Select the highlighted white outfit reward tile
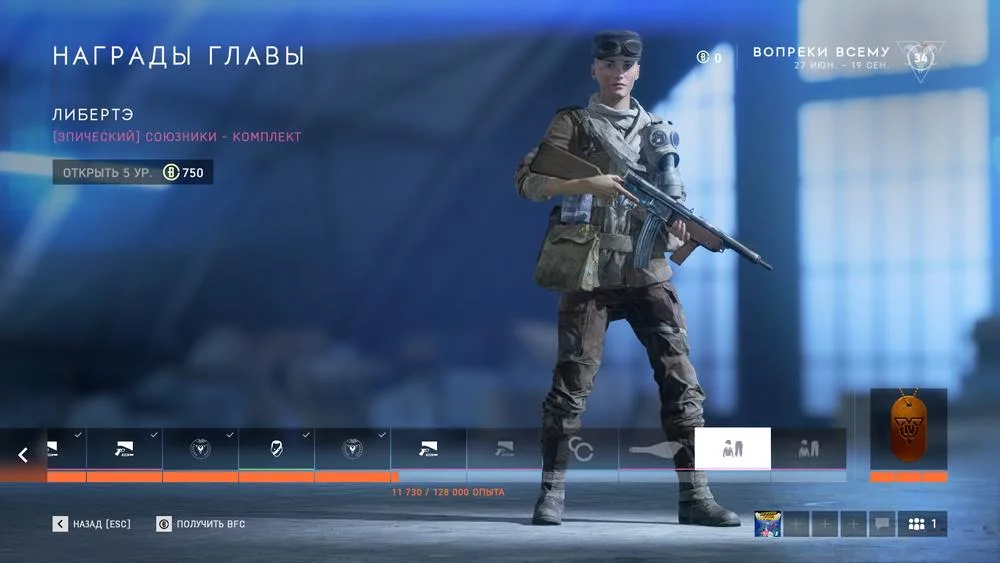 coord(732,449)
